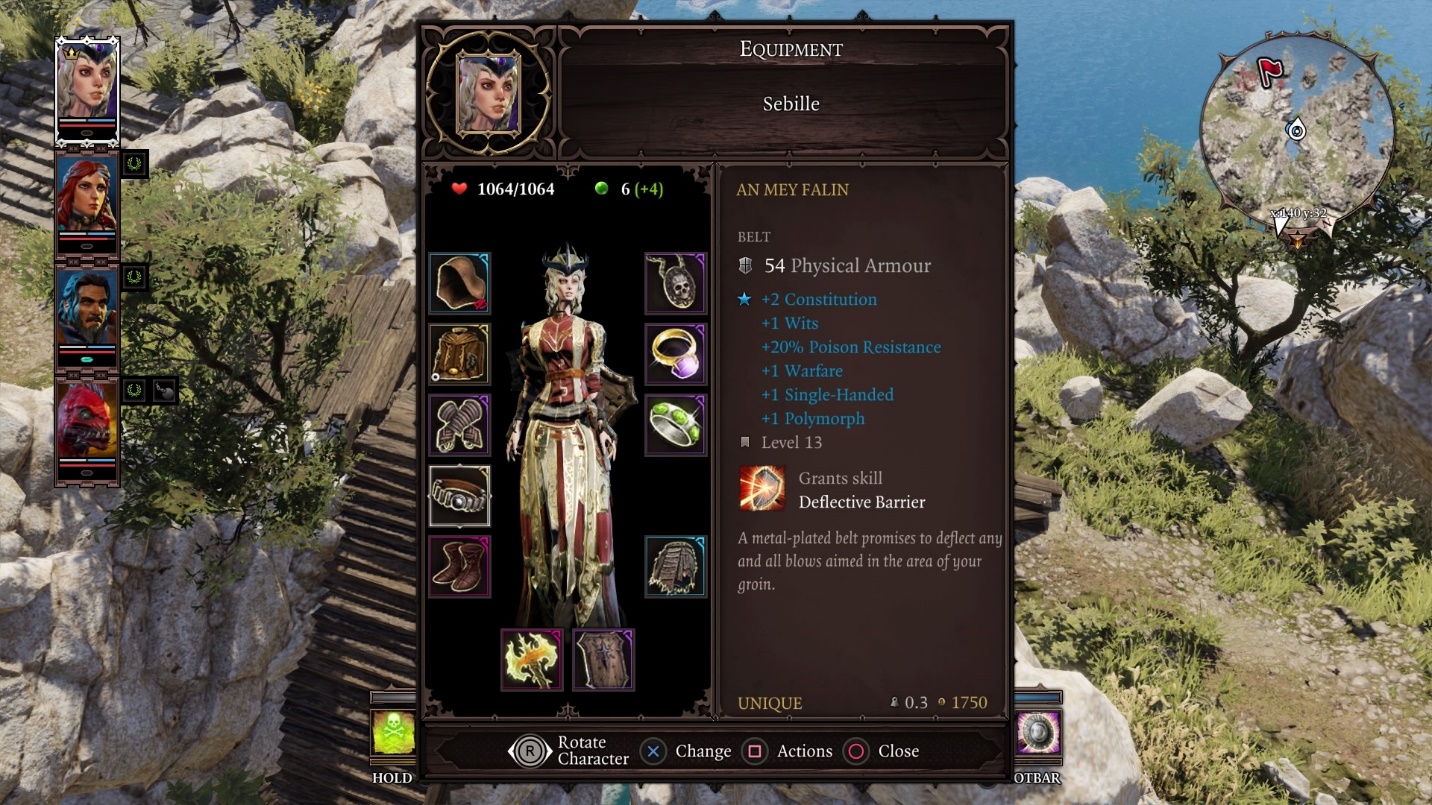Choose the gloves equipment slot

click(460, 425)
